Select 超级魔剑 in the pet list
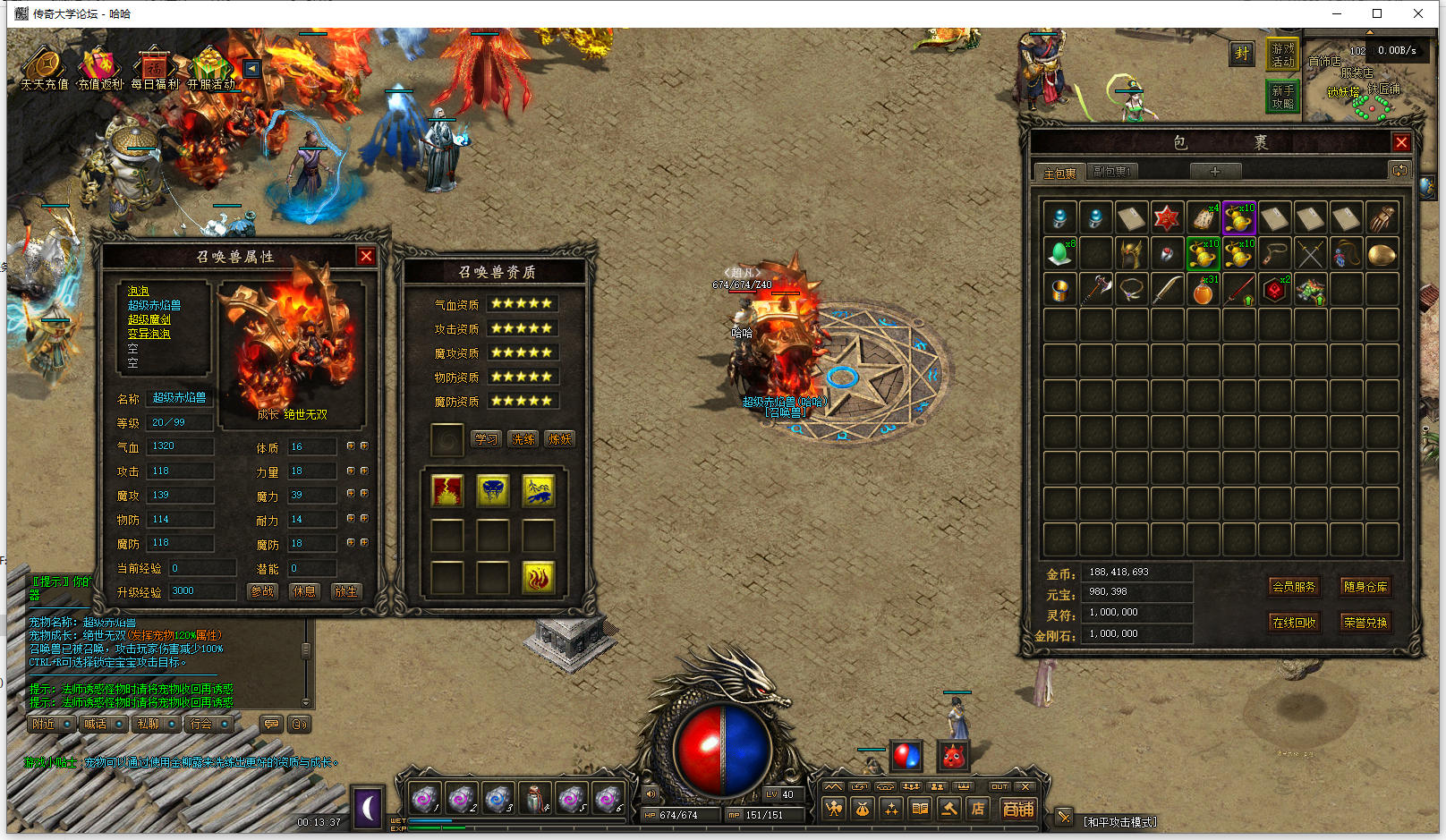Image resolution: width=1446 pixels, height=840 pixels. 149,319
